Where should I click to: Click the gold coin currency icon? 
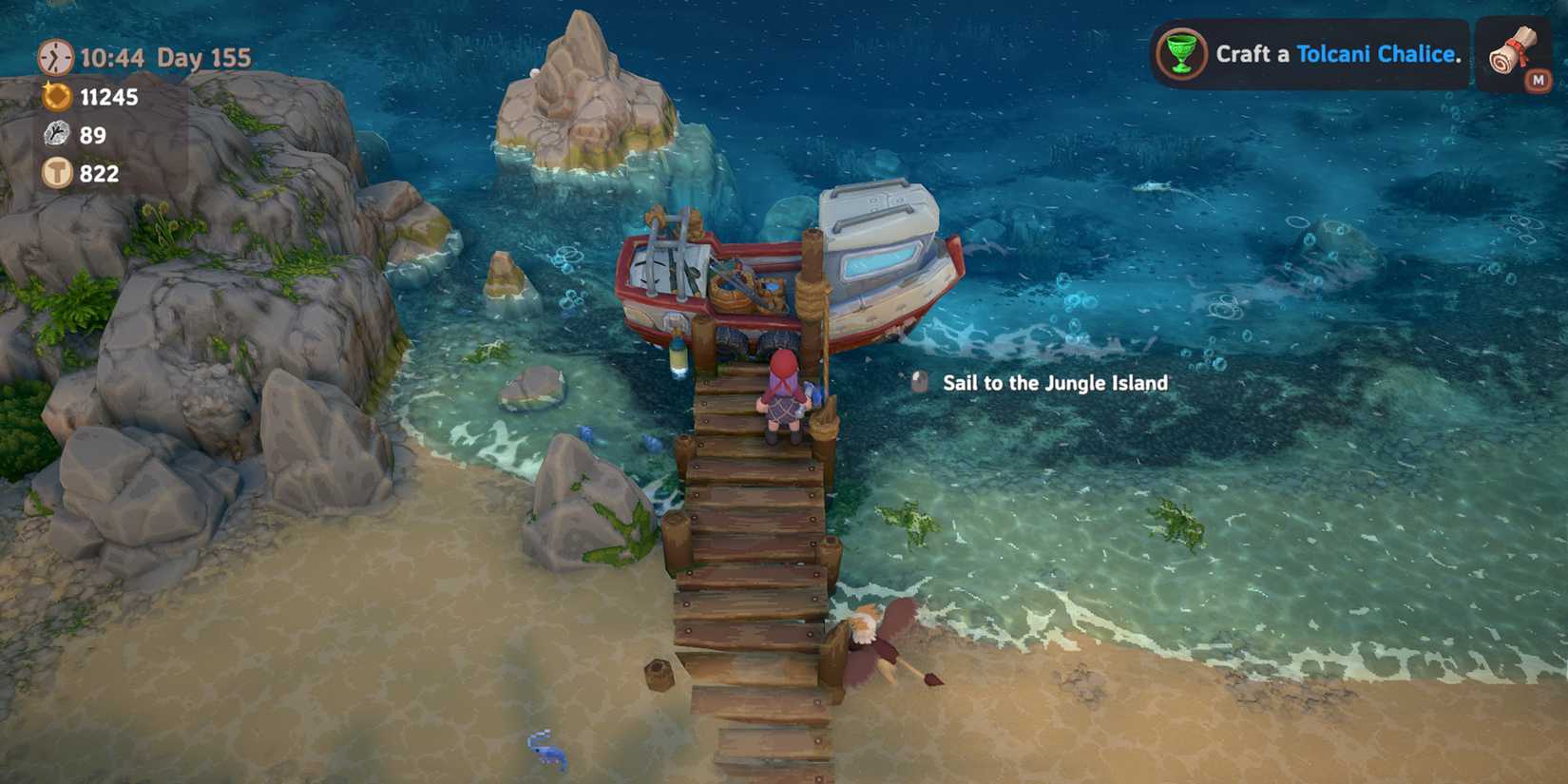tap(54, 97)
